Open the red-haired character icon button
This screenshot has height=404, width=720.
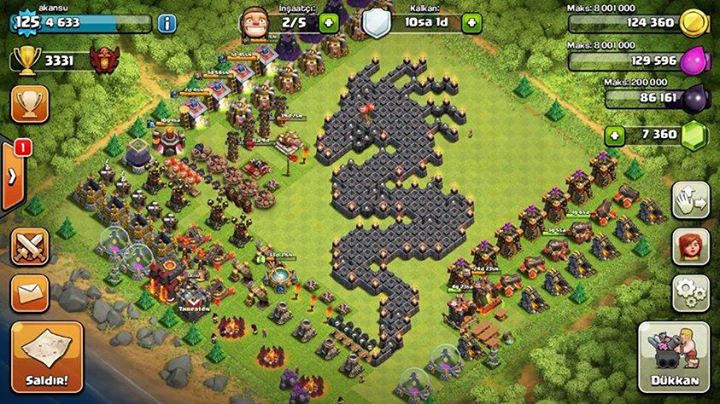point(690,246)
